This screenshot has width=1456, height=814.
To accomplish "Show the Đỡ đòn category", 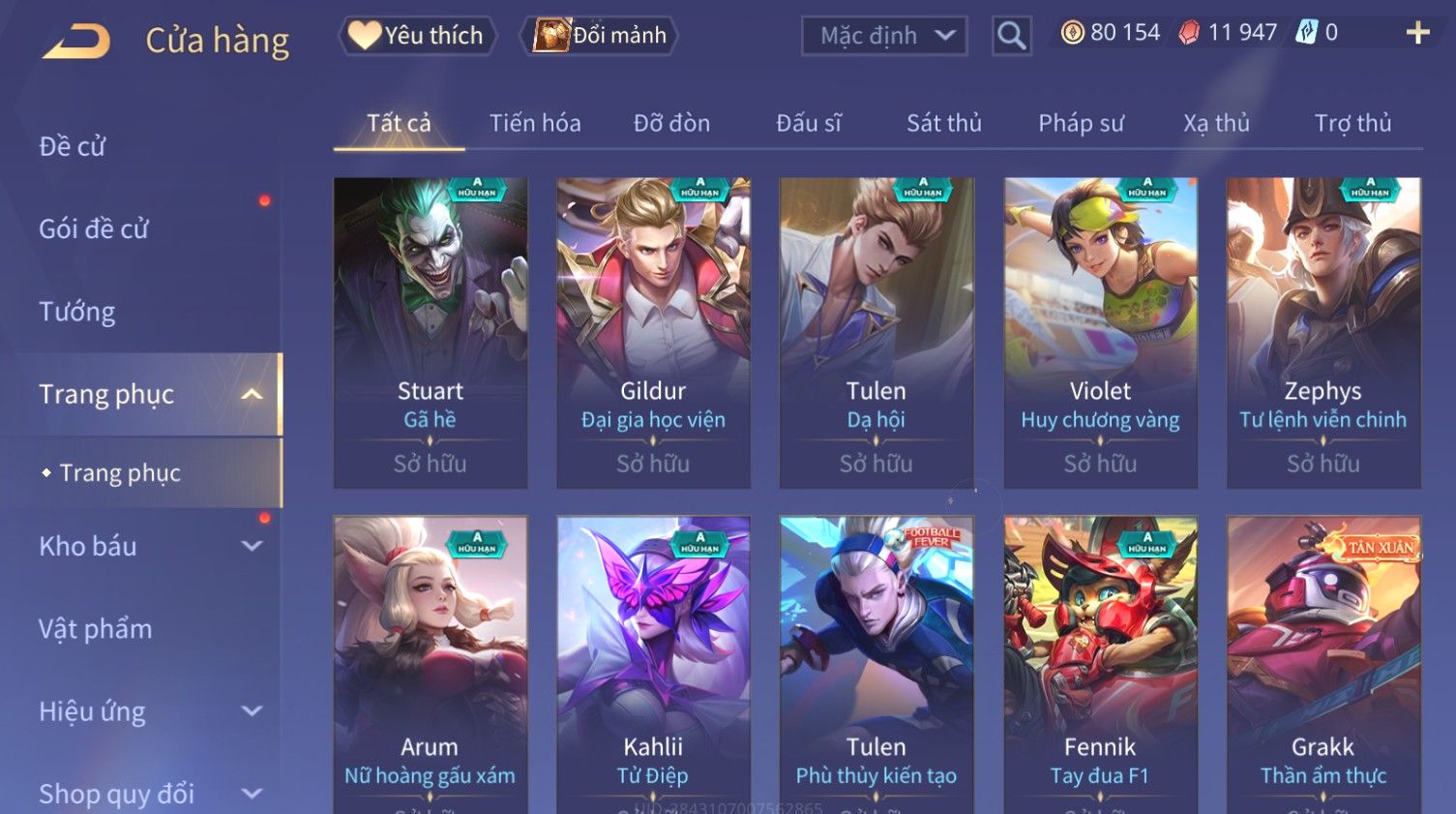I will click(x=671, y=123).
